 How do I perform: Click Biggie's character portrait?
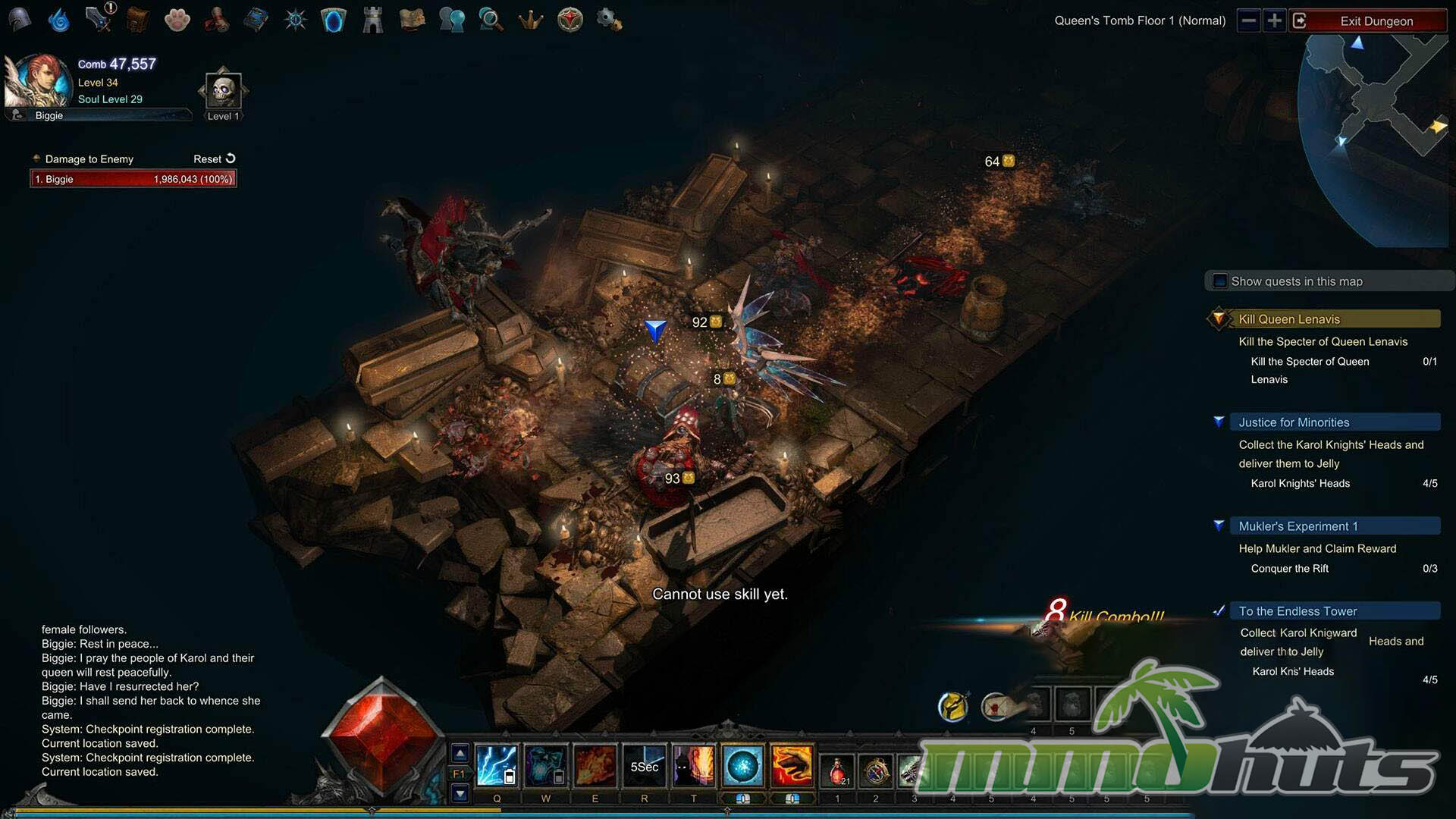[34, 82]
